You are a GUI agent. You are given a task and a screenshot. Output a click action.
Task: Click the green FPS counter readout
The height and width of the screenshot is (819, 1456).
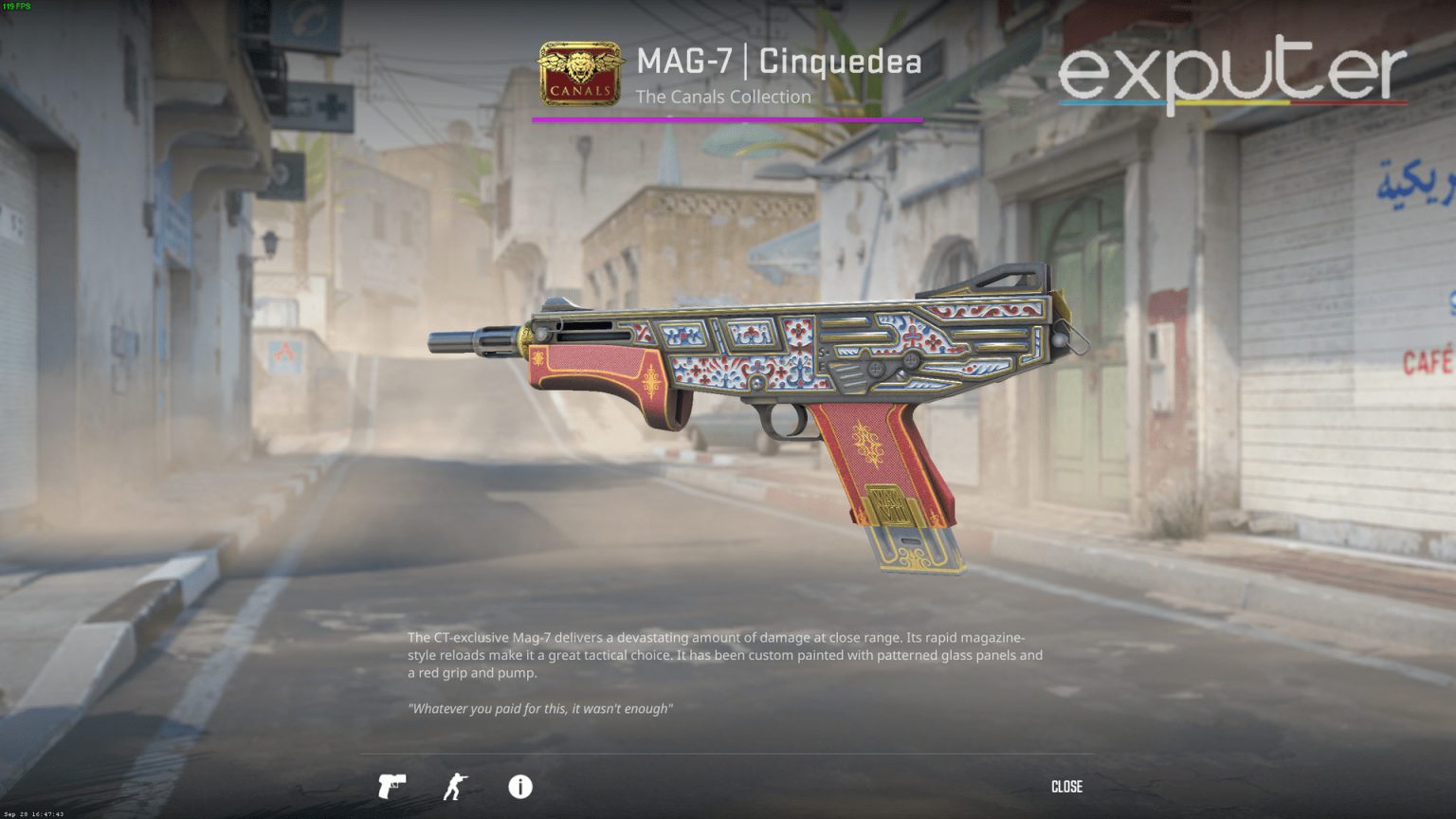(17, 8)
